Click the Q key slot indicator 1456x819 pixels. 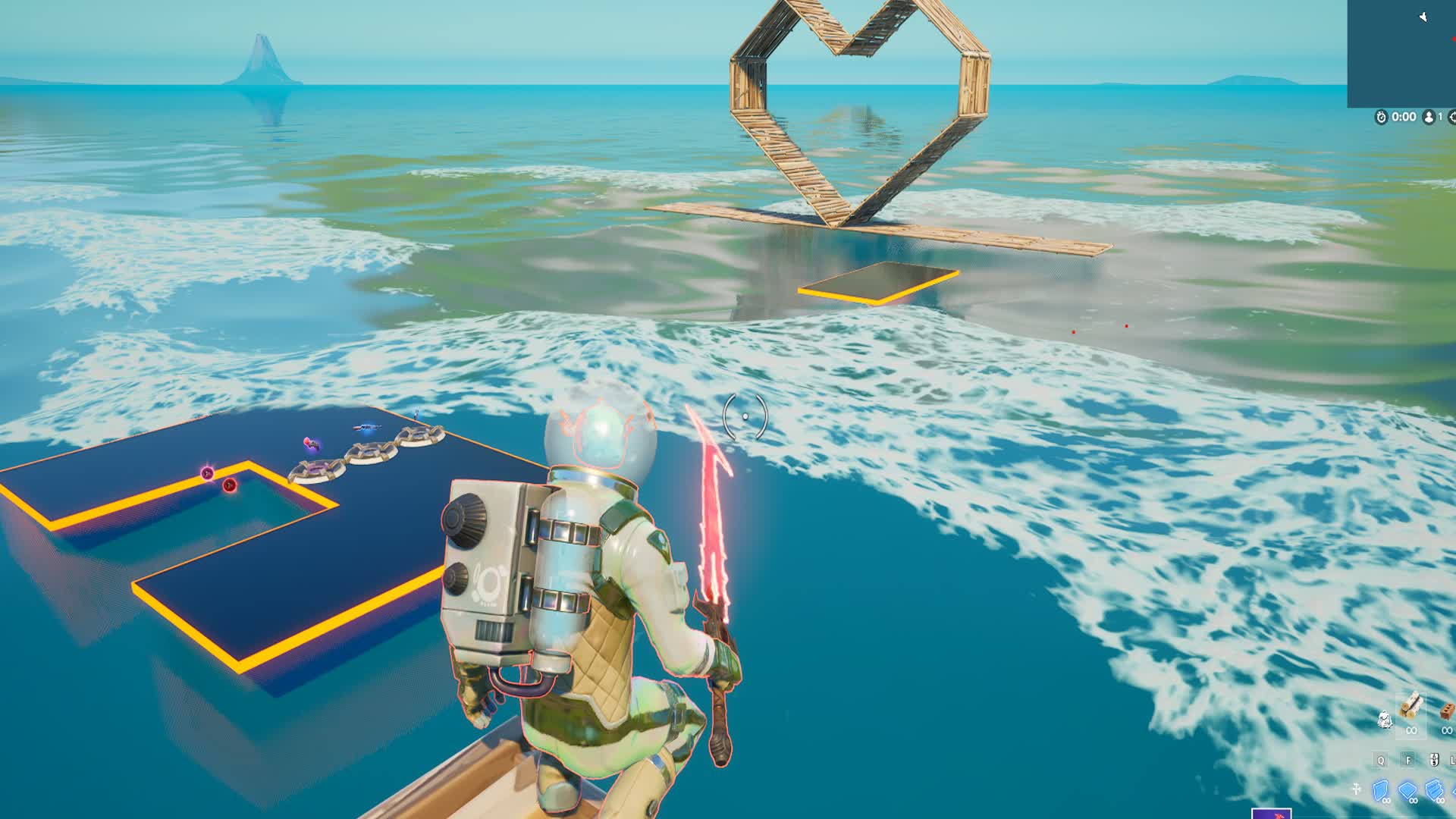point(1381,760)
